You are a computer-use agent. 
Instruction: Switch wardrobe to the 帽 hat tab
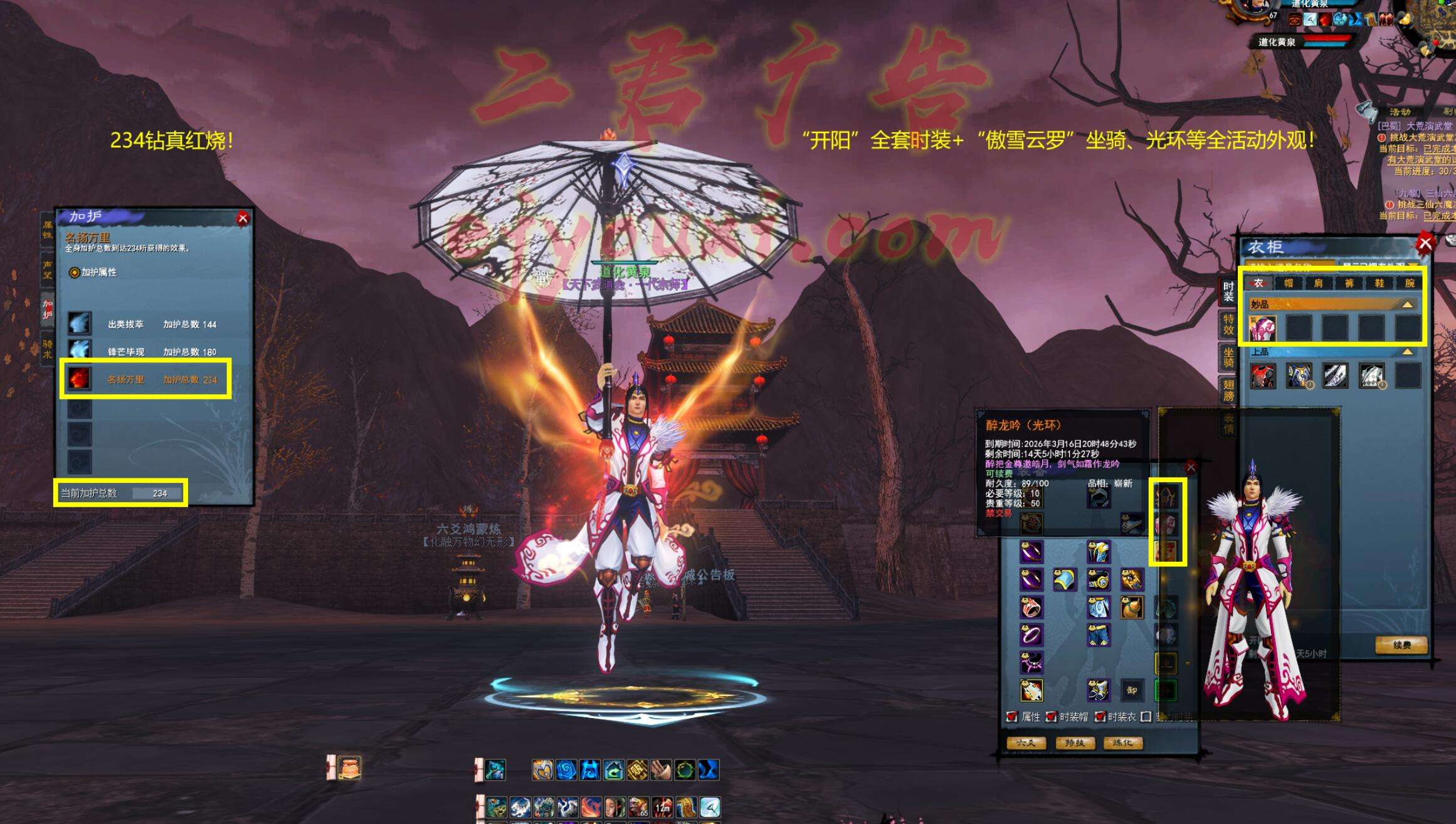(x=1289, y=283)
